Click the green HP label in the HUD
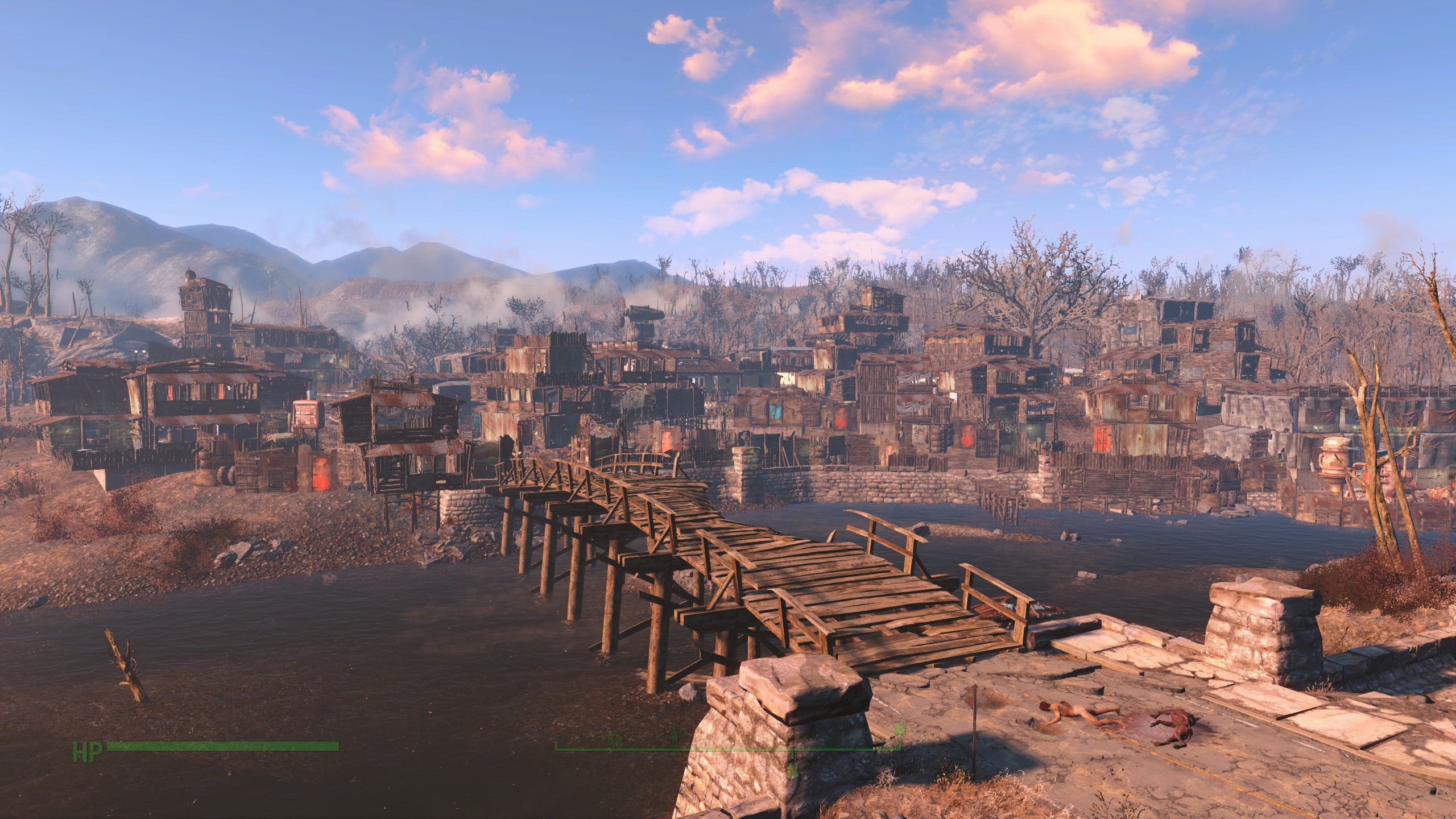This screenshot has width=1456, height=819. coord(88,750)
